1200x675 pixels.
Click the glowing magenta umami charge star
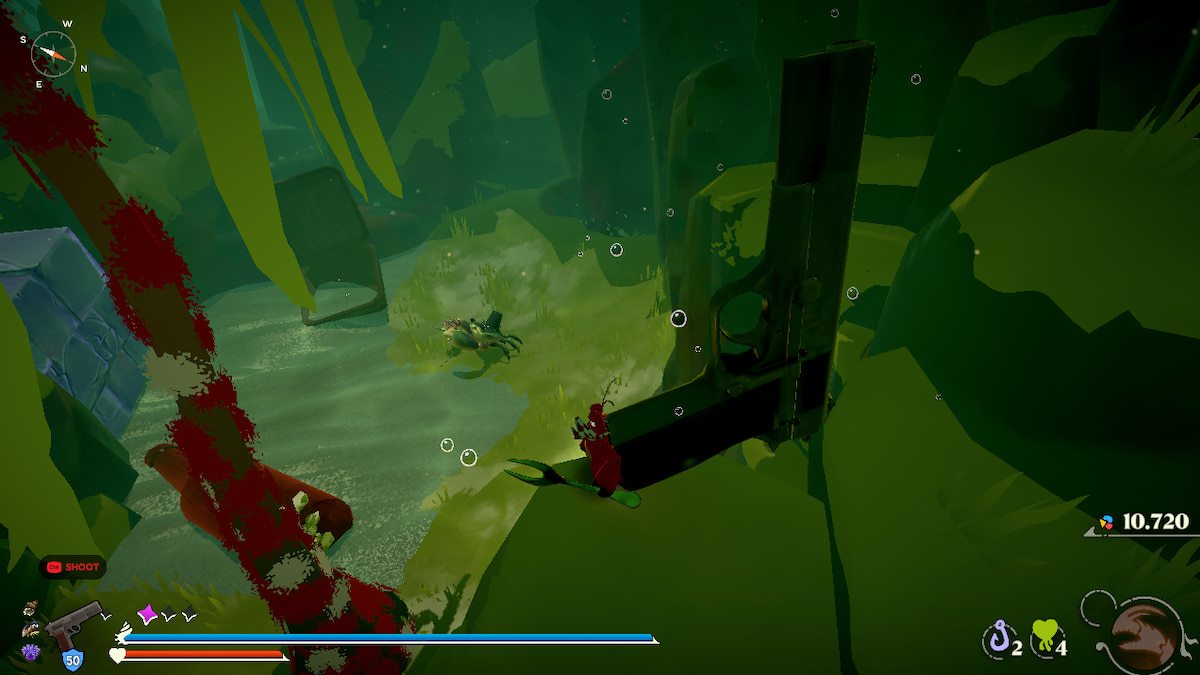(148, 614)
